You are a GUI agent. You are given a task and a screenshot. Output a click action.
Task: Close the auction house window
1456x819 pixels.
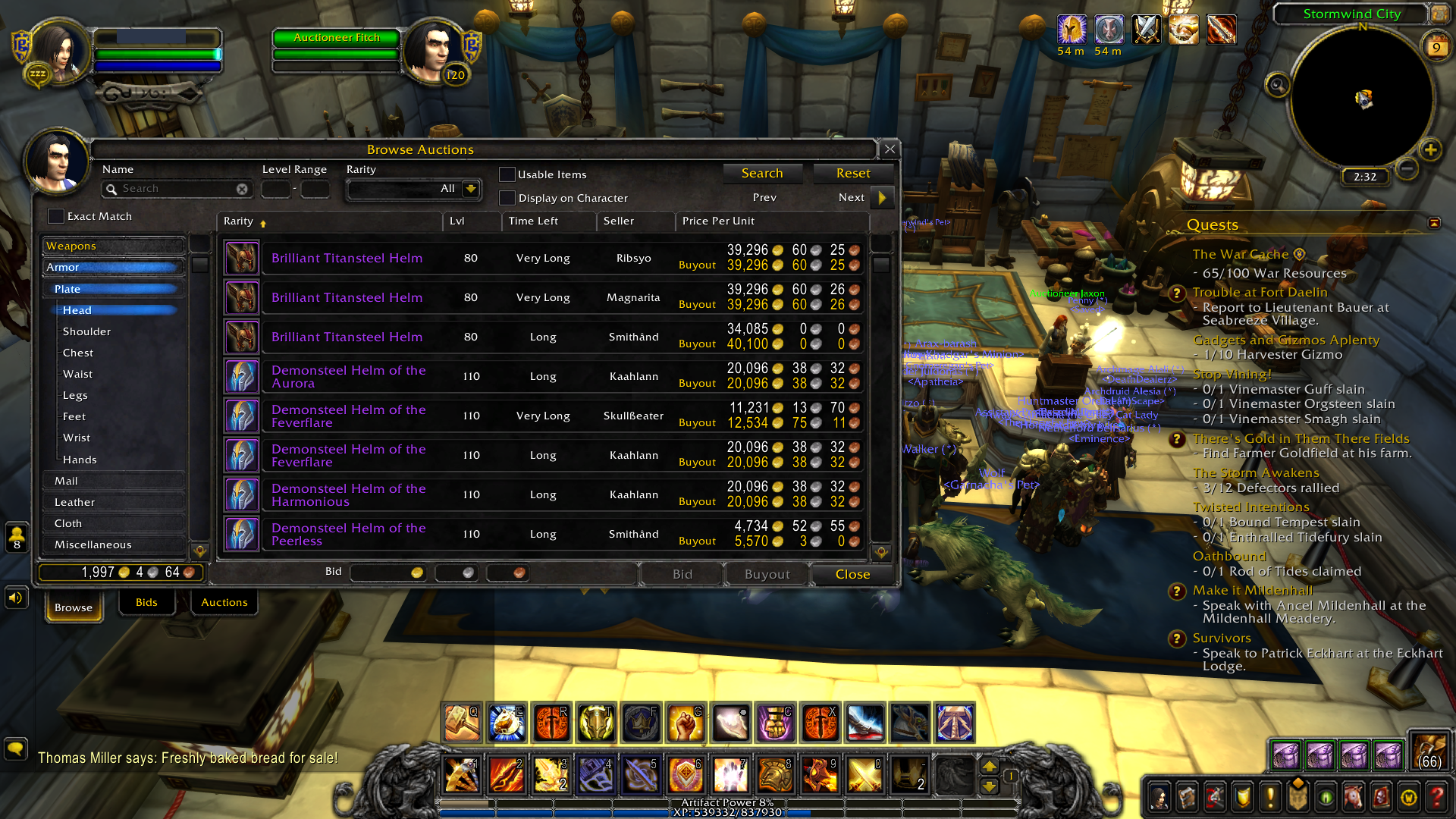pyautogui.click(x=852, y=575)
